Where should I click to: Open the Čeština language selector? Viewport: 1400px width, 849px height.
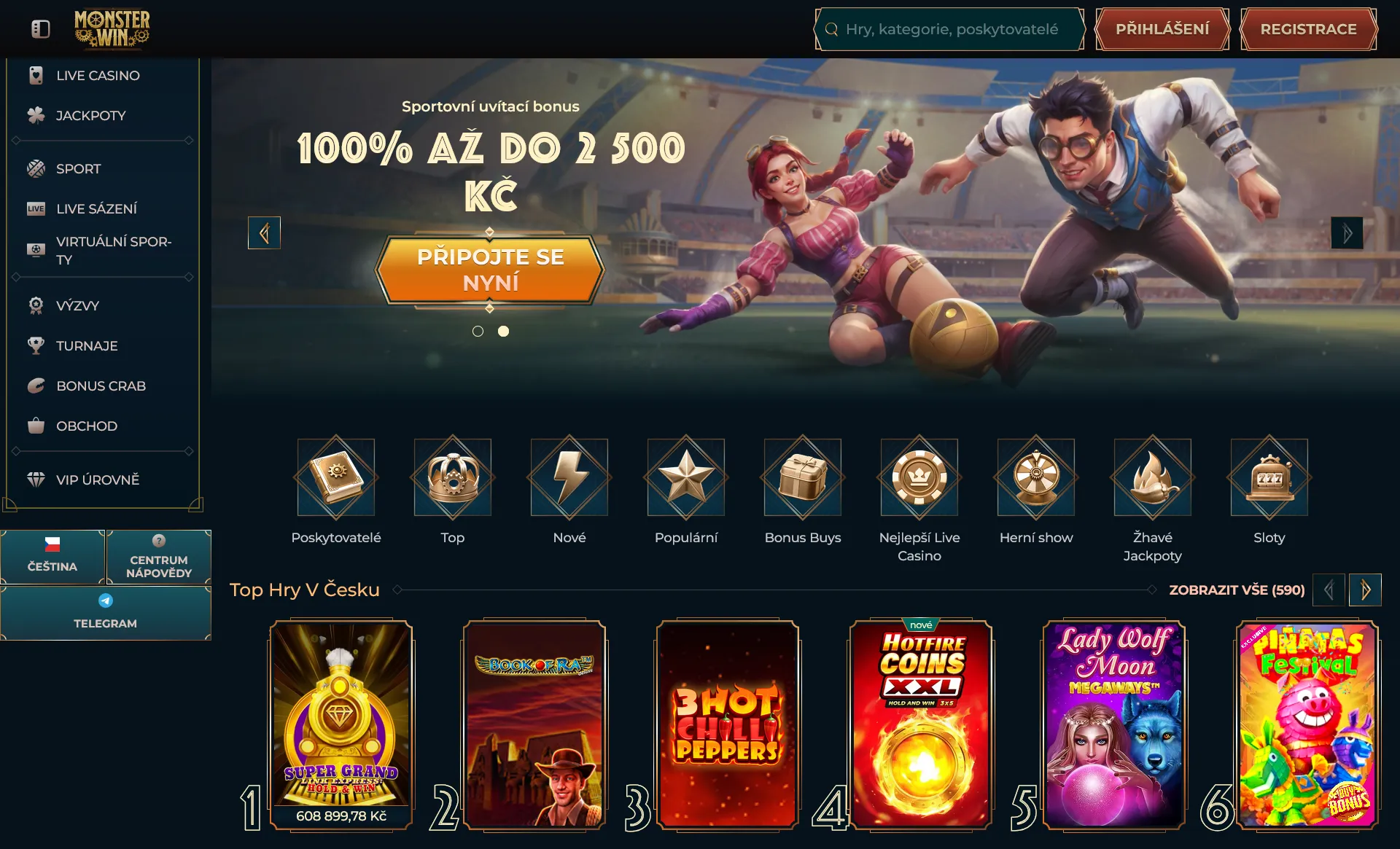tap(52, 557)
